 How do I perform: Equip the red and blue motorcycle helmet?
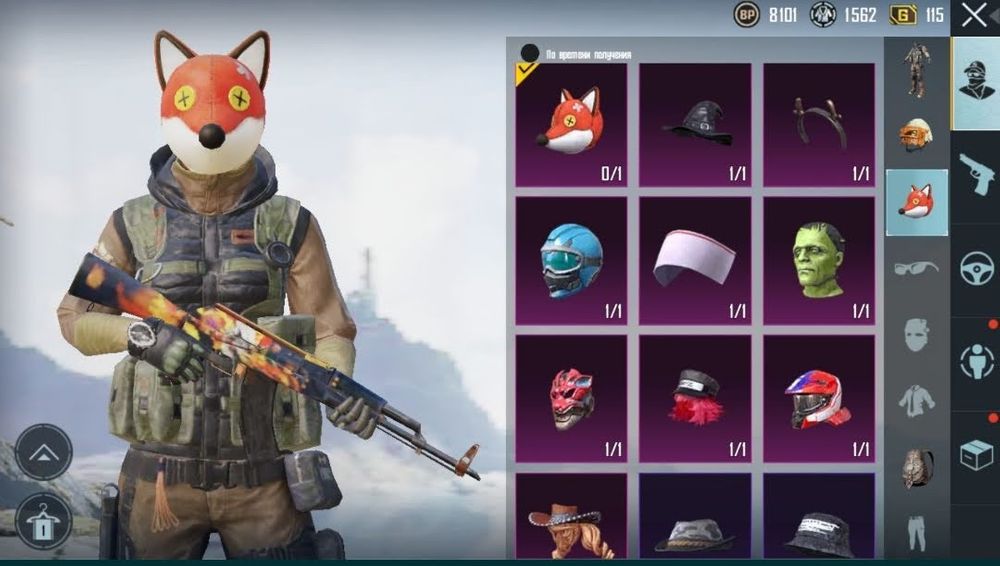(819, 398)
